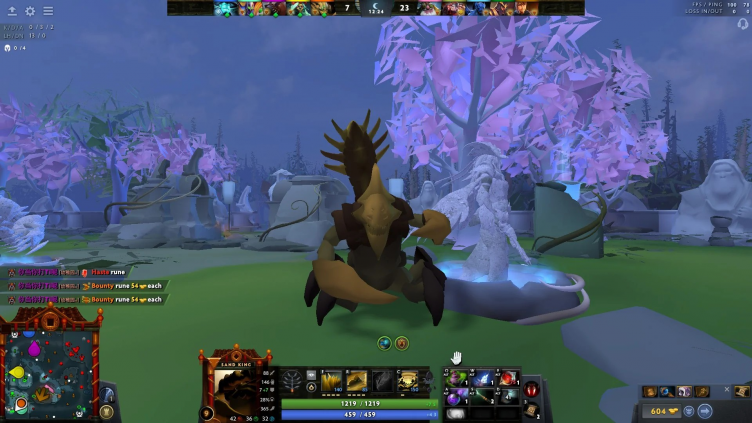The image size is (752, 423).
Task: Use the red item in top-right inventory slot
Action: 507,378
